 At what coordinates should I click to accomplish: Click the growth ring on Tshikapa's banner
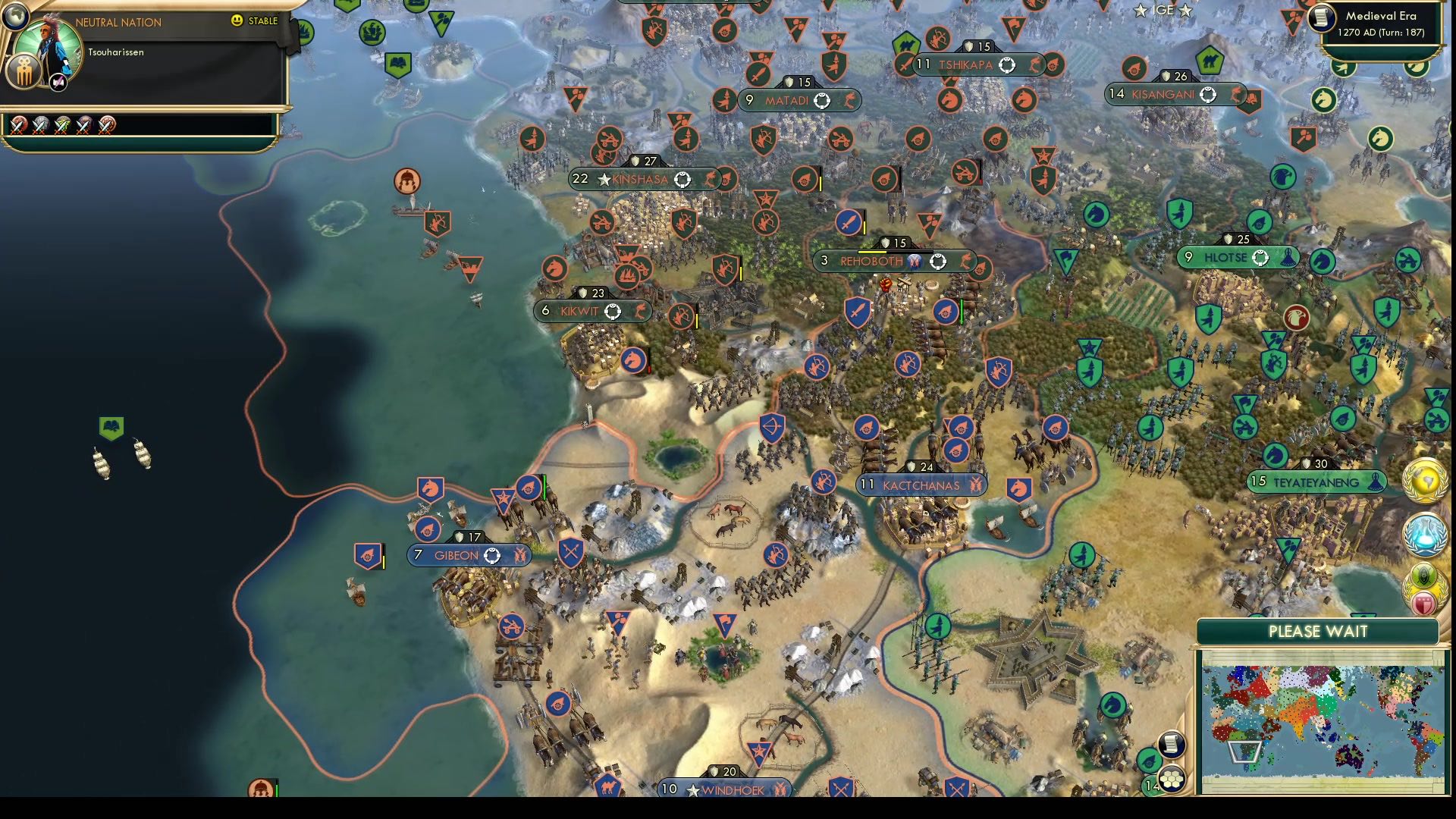(x=1007, y=65)
